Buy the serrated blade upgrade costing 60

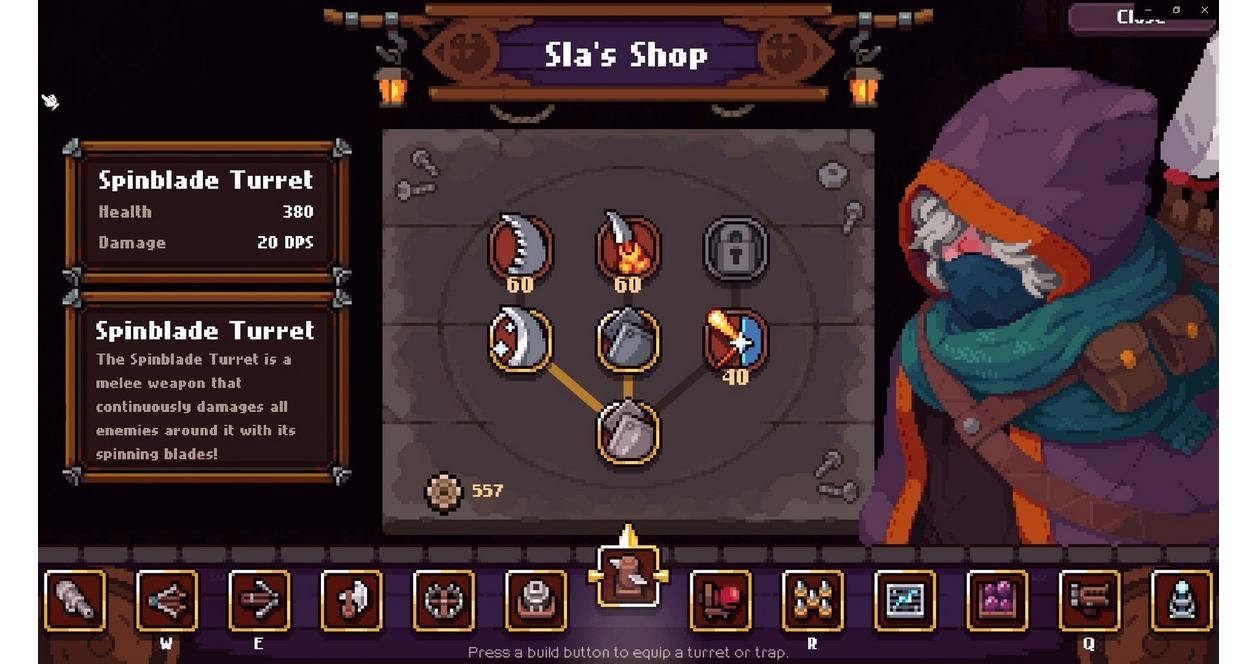(x=520, y=245)
